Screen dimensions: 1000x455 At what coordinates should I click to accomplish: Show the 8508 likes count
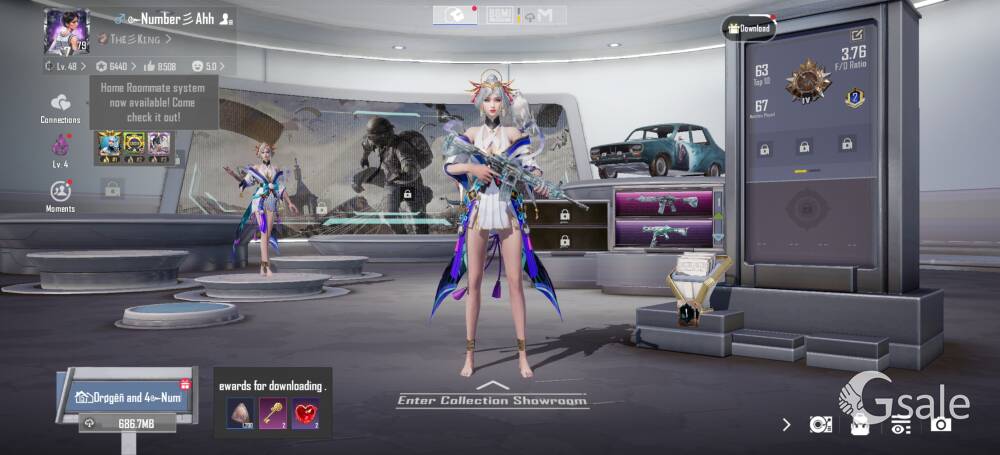160,66
